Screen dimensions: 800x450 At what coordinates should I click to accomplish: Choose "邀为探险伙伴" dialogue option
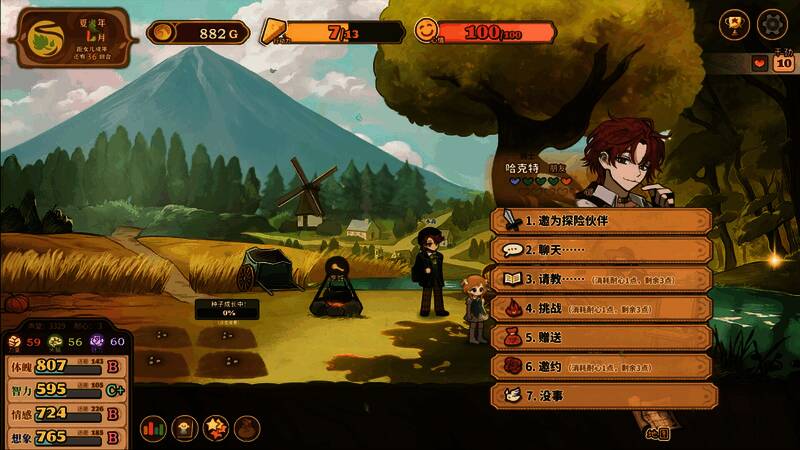click(600, 220)
